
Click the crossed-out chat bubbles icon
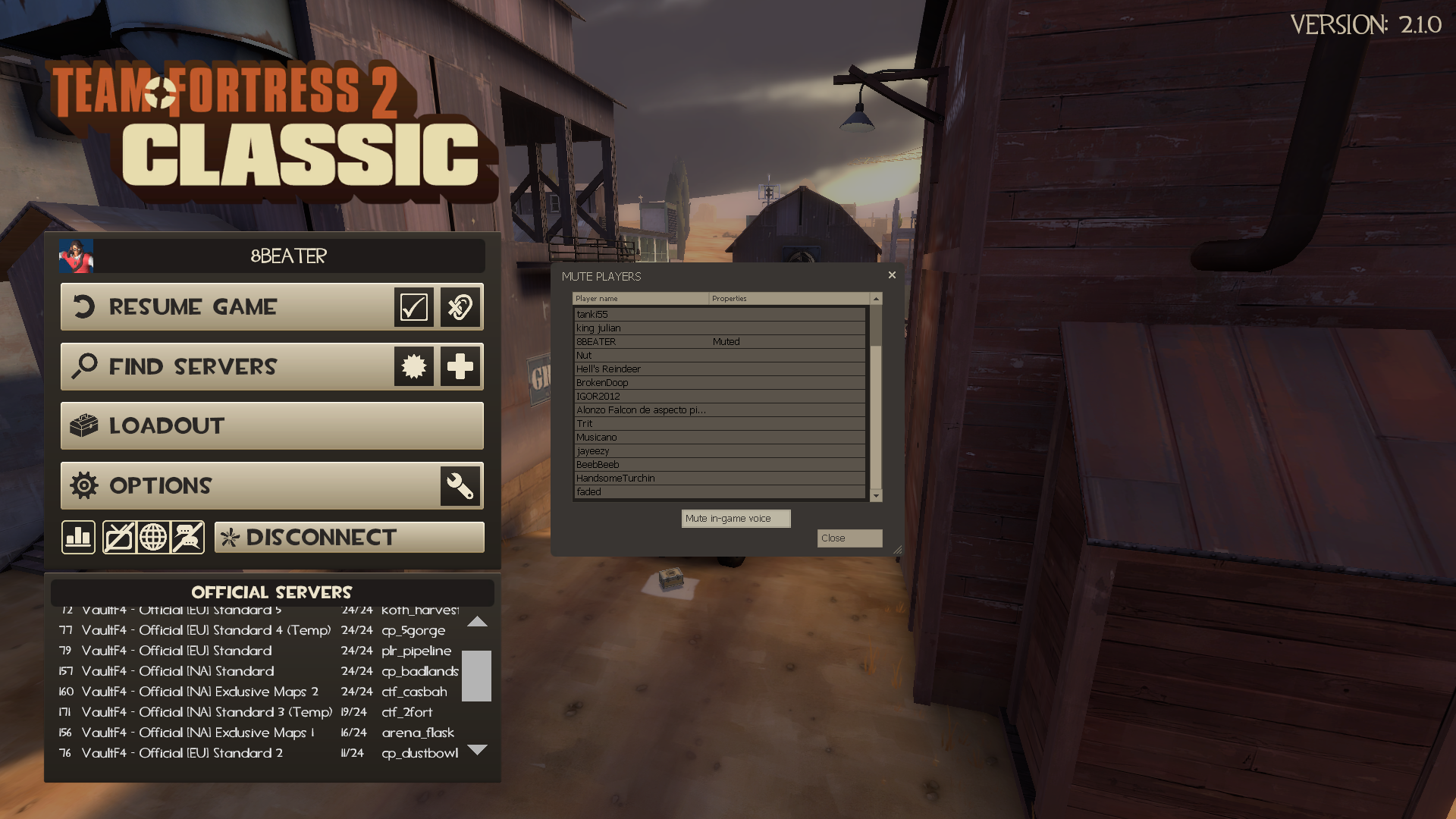point(187,537)
